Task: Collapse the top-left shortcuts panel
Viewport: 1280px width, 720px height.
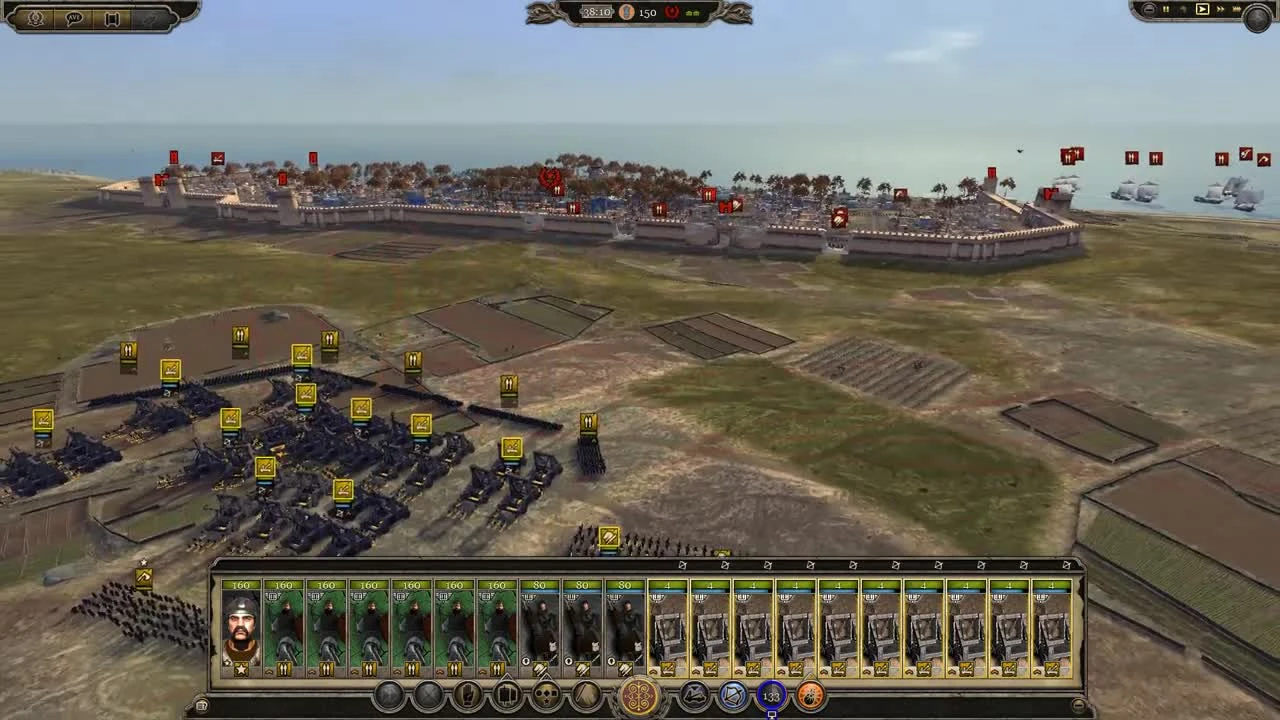Action: tap(151, 18)
